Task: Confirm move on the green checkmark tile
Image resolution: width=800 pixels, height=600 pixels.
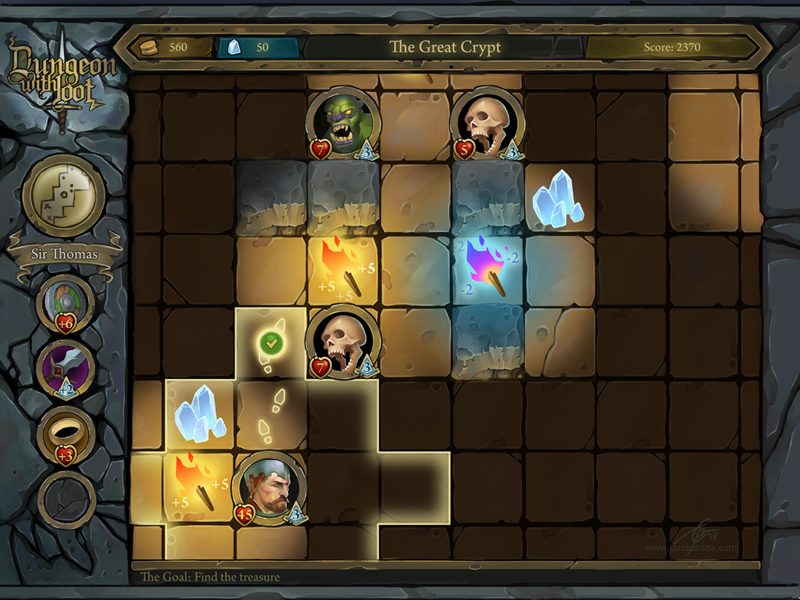Action: pos(270,344)
